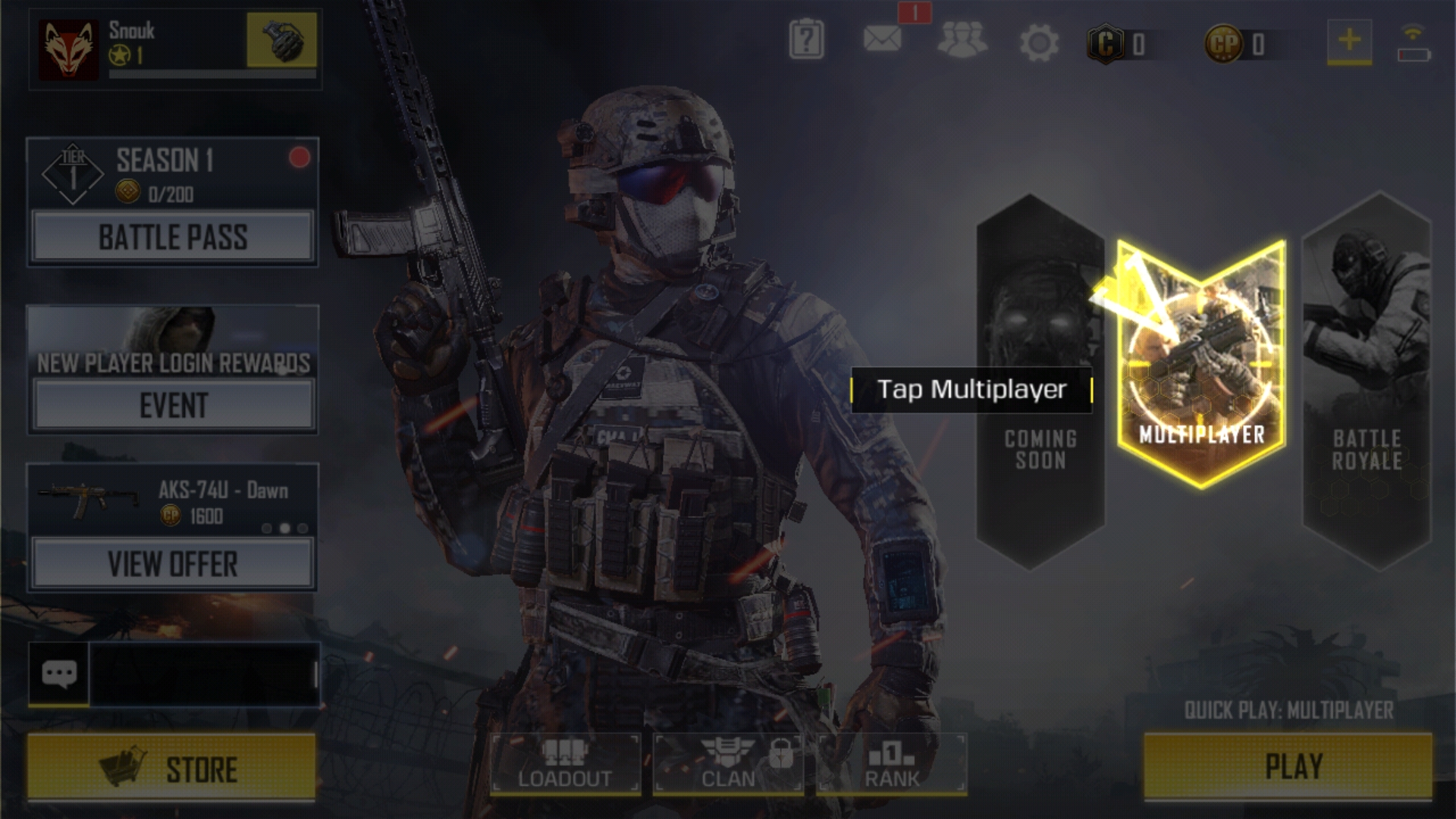Image resolution: width=1456 pixels, height=819 pixels.
Task: Open the Loadout screen
Action: [565, 764]
